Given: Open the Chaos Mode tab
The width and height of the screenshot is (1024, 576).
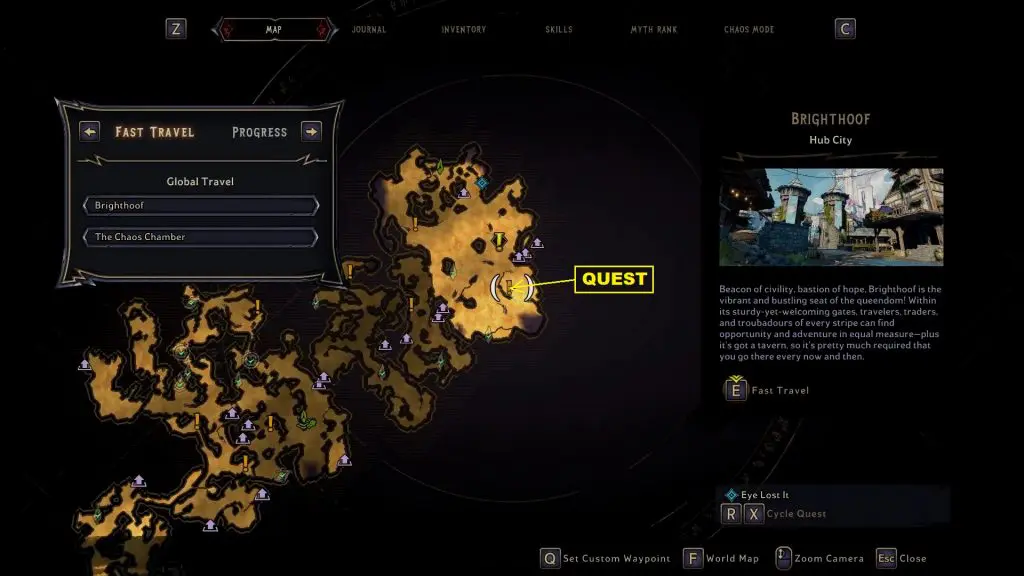Looking at the screenshot, I should point(750,30).
